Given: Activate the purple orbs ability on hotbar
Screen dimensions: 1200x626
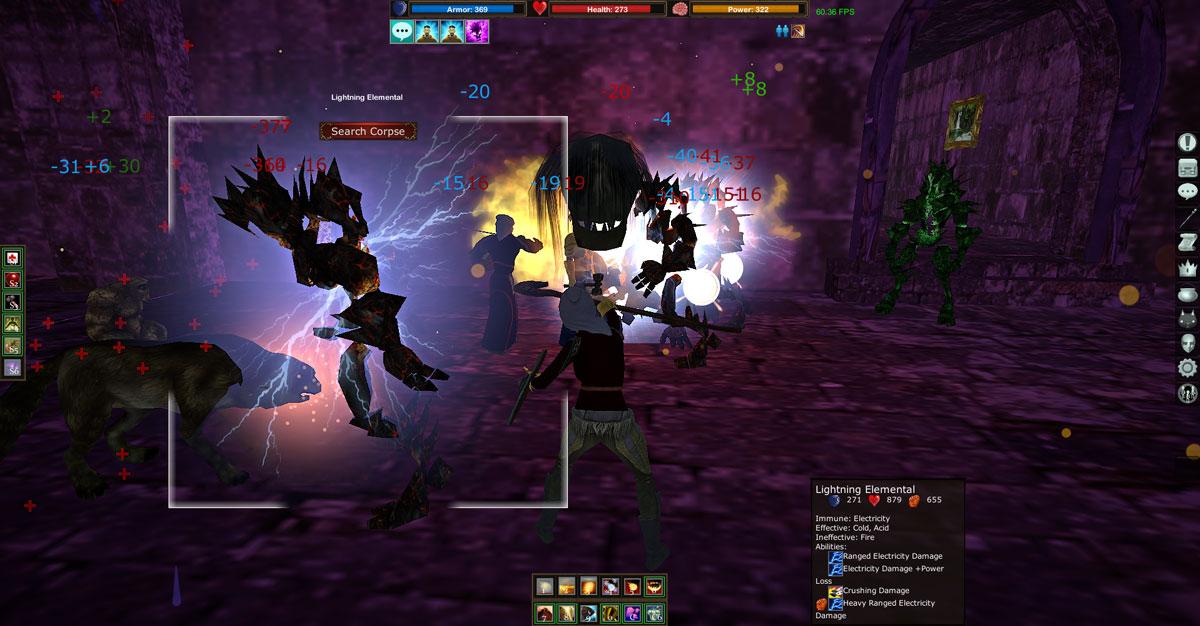Looking at the screenshot, I should pyautogui.click(x=632, y=612).
